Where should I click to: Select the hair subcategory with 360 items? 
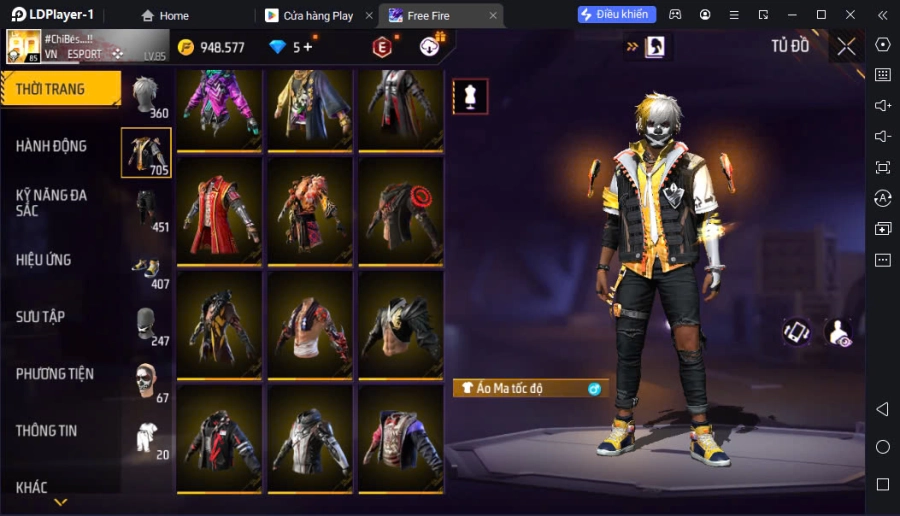[x=147, y=97]
